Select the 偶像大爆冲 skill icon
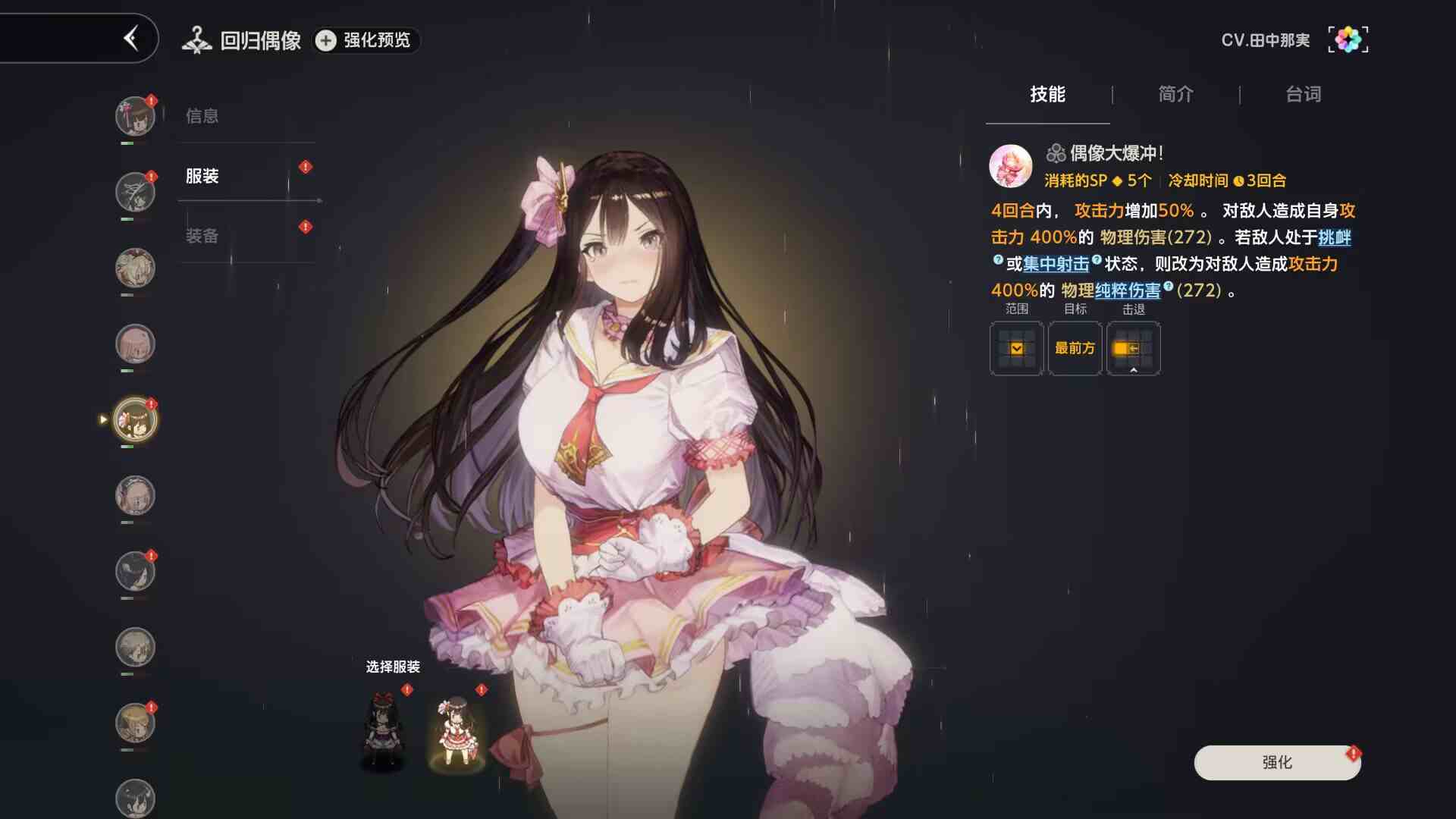 click(x=1009, y=165)
